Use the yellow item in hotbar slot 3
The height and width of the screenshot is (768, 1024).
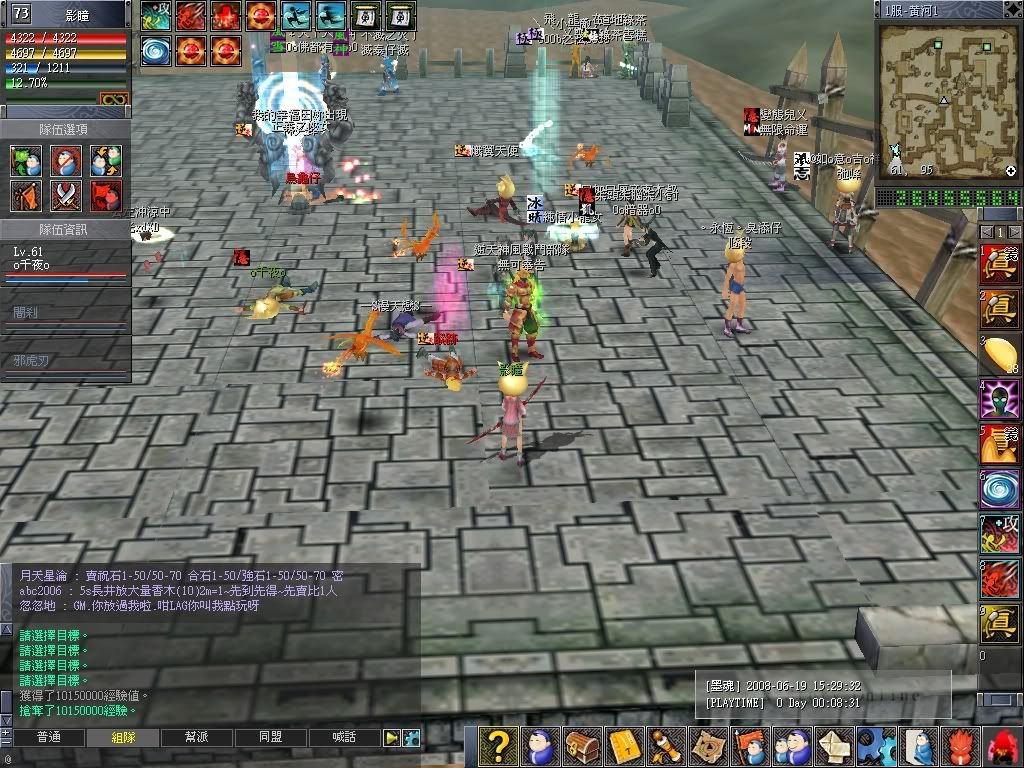pos(999,354)
